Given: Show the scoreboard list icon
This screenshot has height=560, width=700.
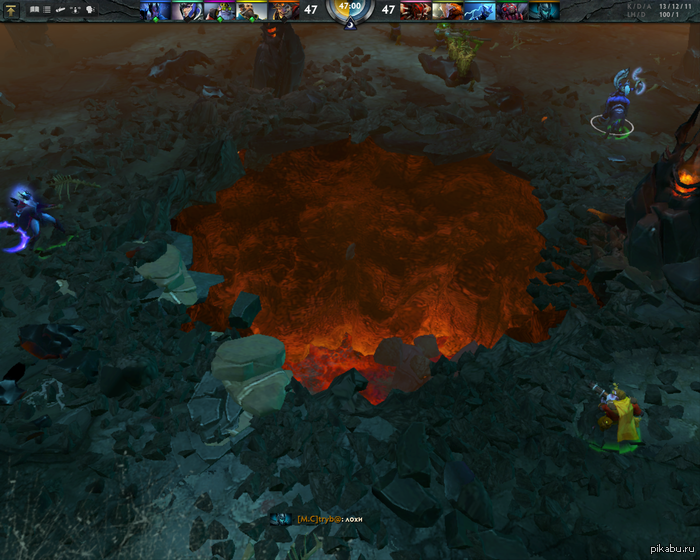Looking at the screenshot, I should [46, 9].
